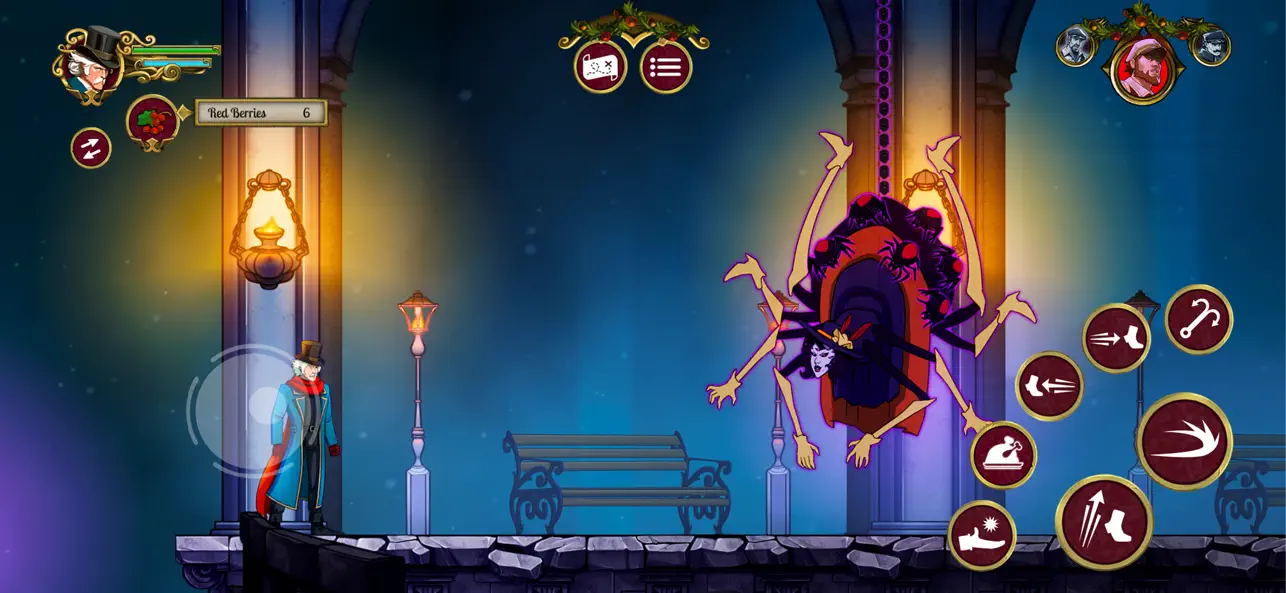The image size is (1286, 593).
Task: Tap the swap arrows button
Action: coord(91,148)
